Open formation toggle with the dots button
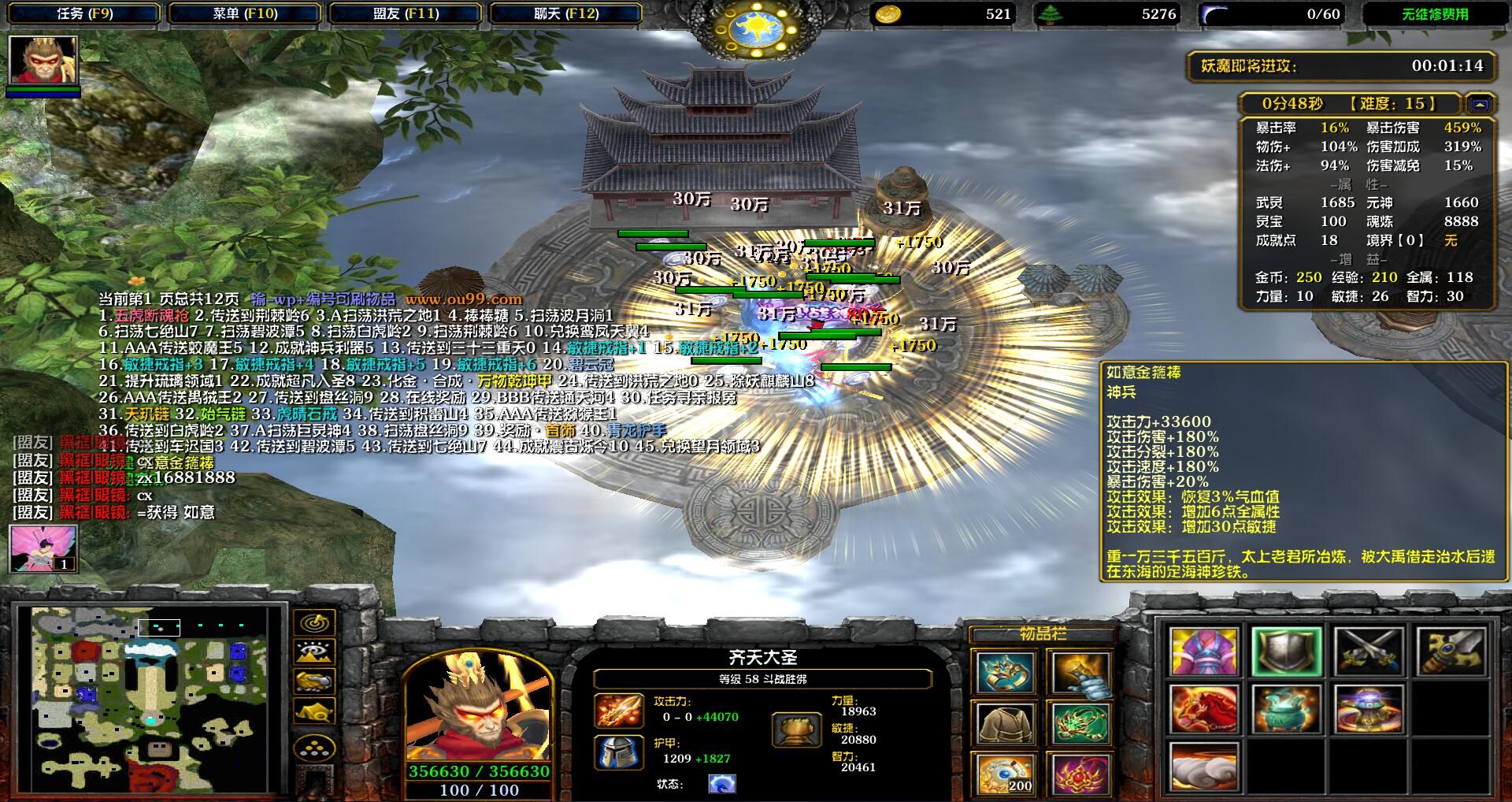This screenshot has width=1512, height=802. point(314,748)
